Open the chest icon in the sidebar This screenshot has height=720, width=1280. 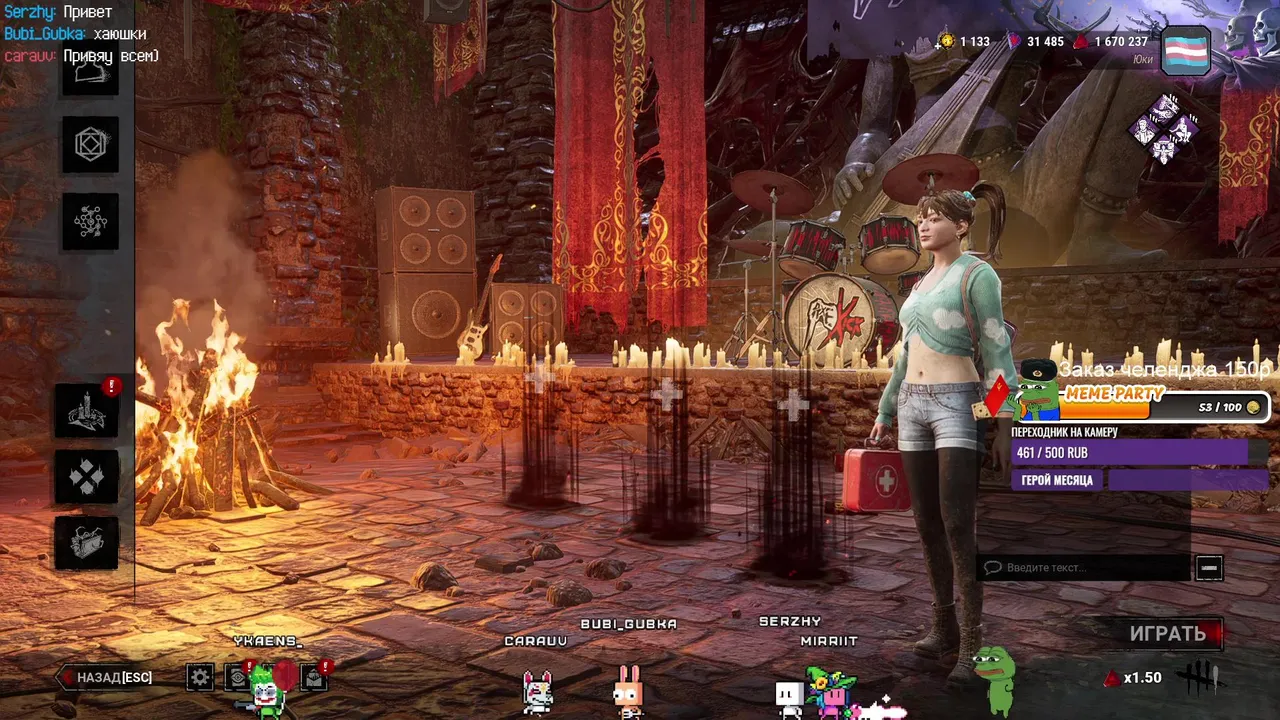coord(87,543)
